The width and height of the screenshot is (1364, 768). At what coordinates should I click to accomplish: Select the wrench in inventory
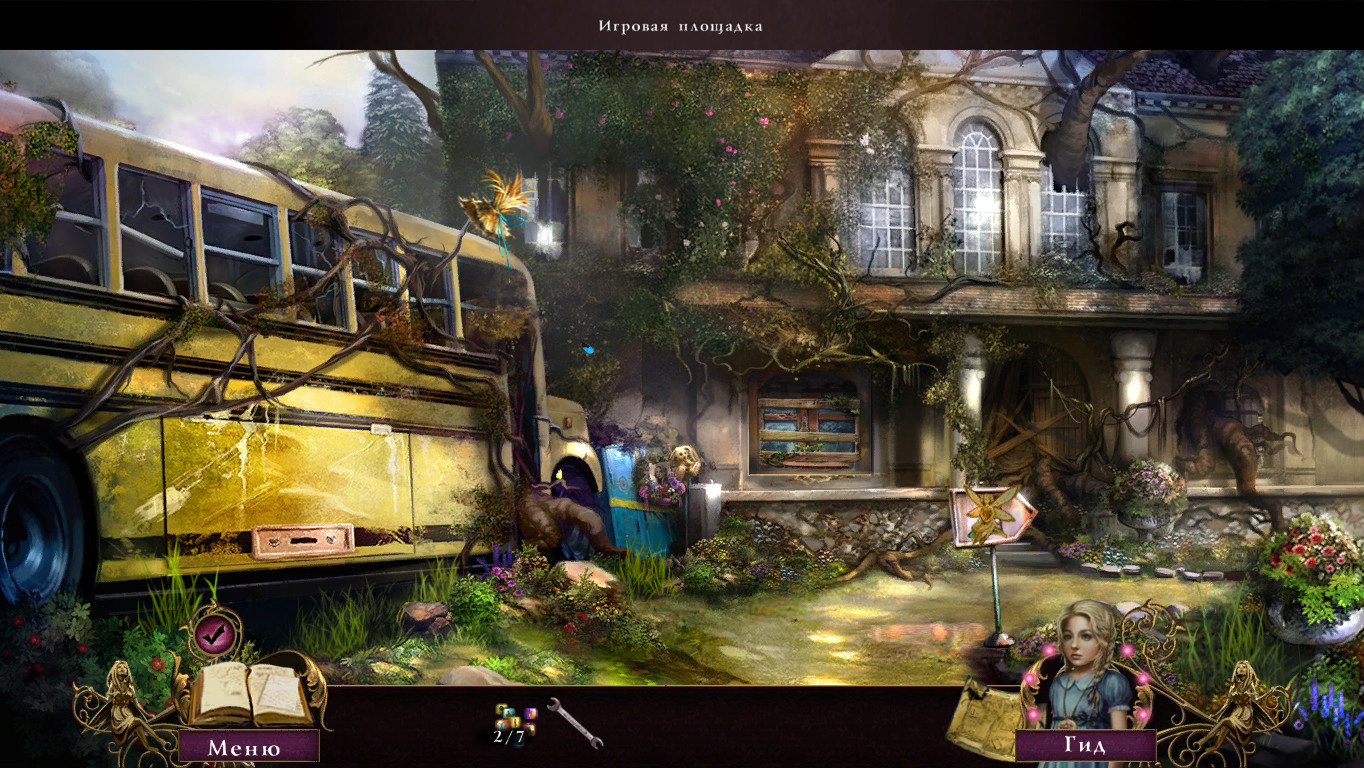point(576,722)
